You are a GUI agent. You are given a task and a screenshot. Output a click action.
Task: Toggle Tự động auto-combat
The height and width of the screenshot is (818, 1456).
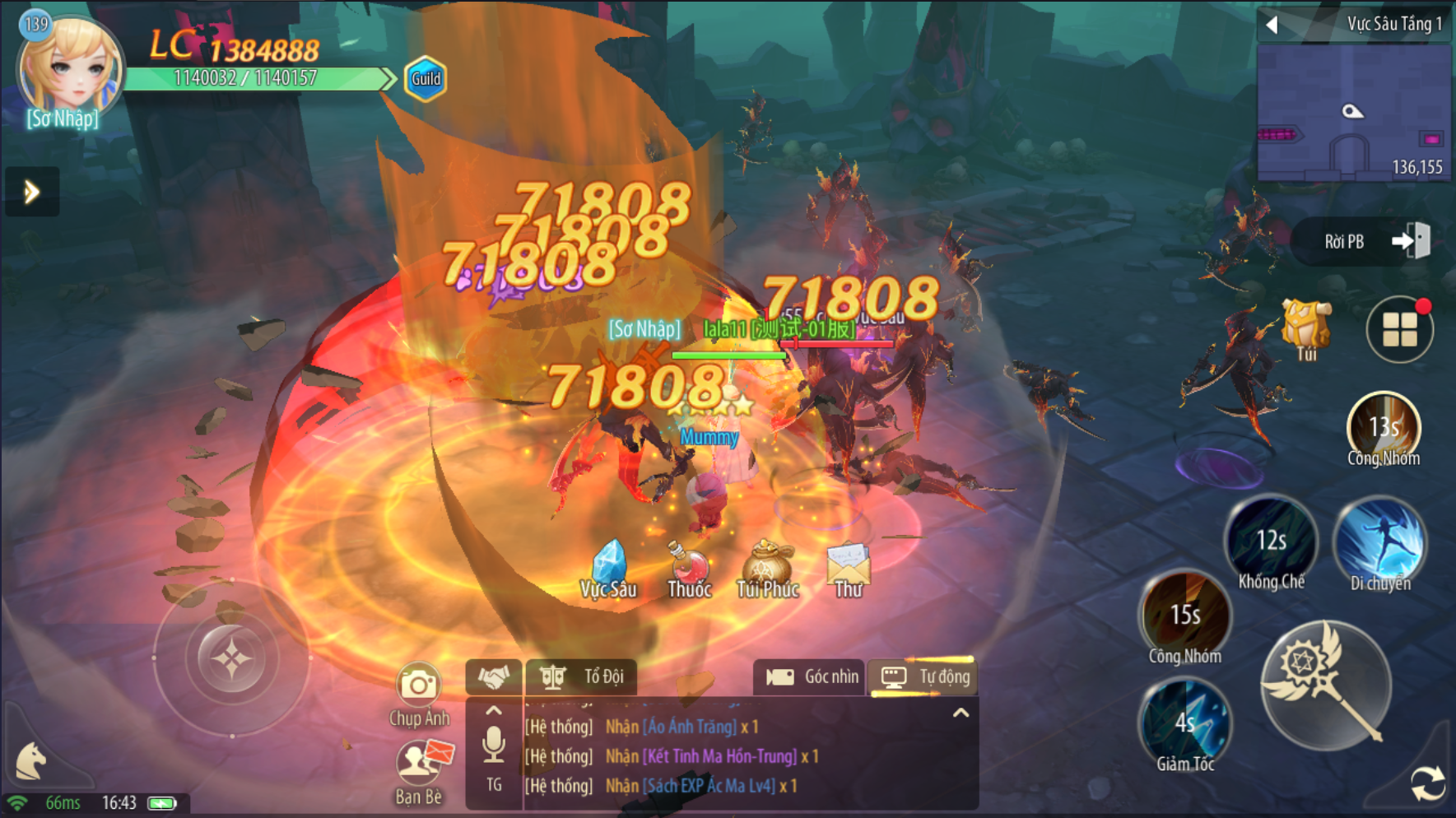(x=924, y=677)
